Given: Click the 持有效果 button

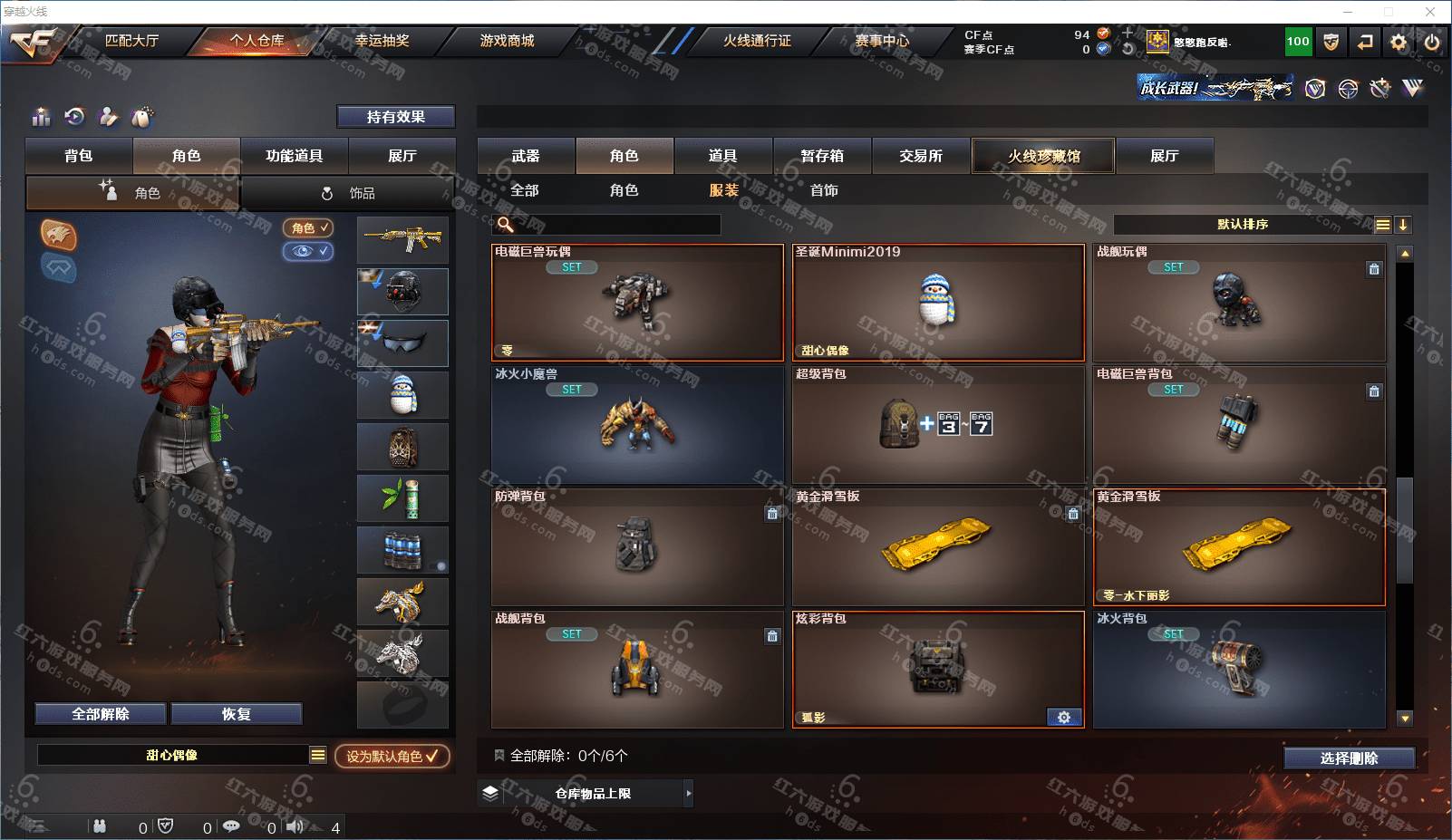Looking at the screenshot, I should (395, 117).
